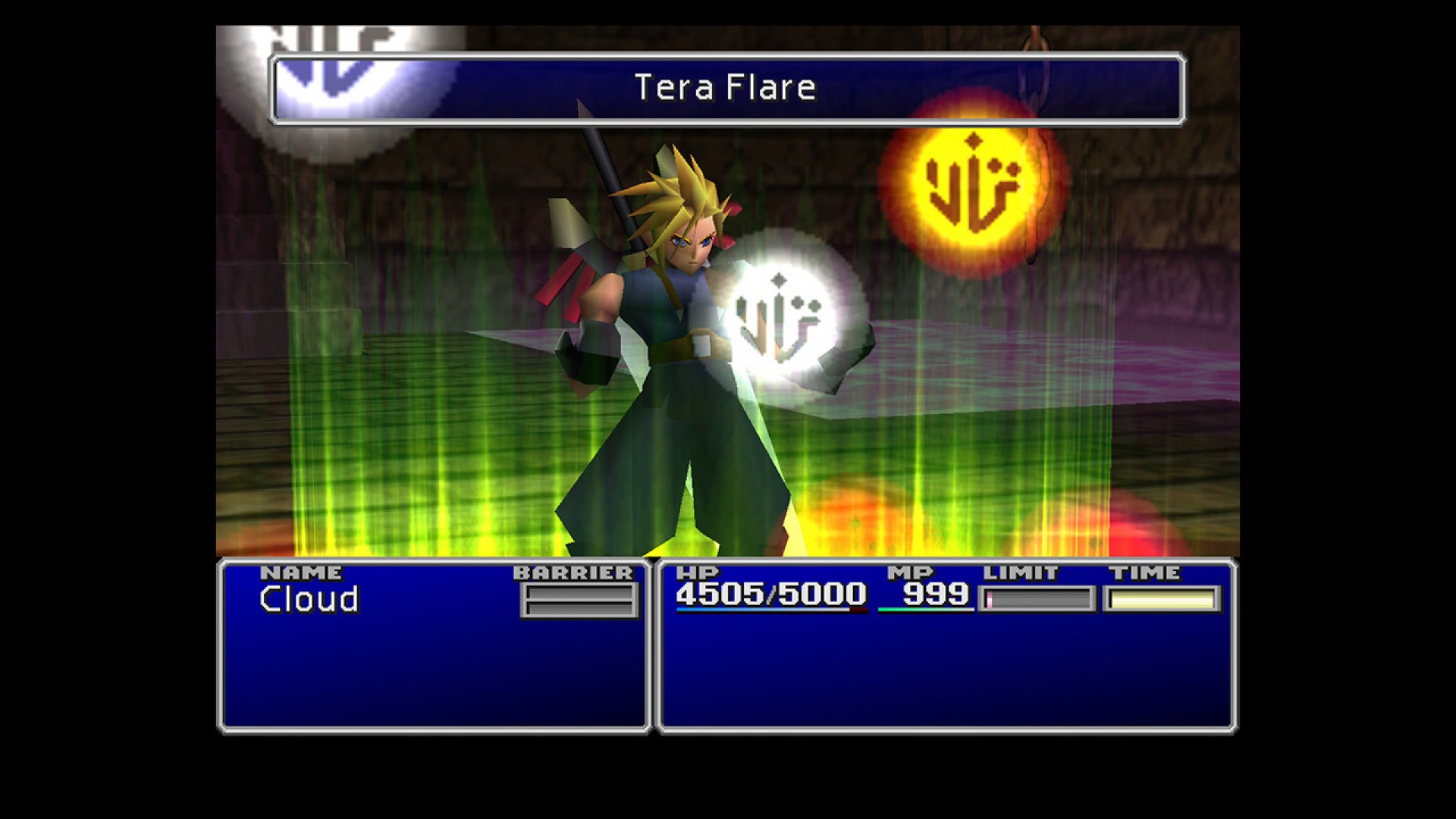
Task: Click the rune symbol inside the yellow orb
Action: [974, 186]
